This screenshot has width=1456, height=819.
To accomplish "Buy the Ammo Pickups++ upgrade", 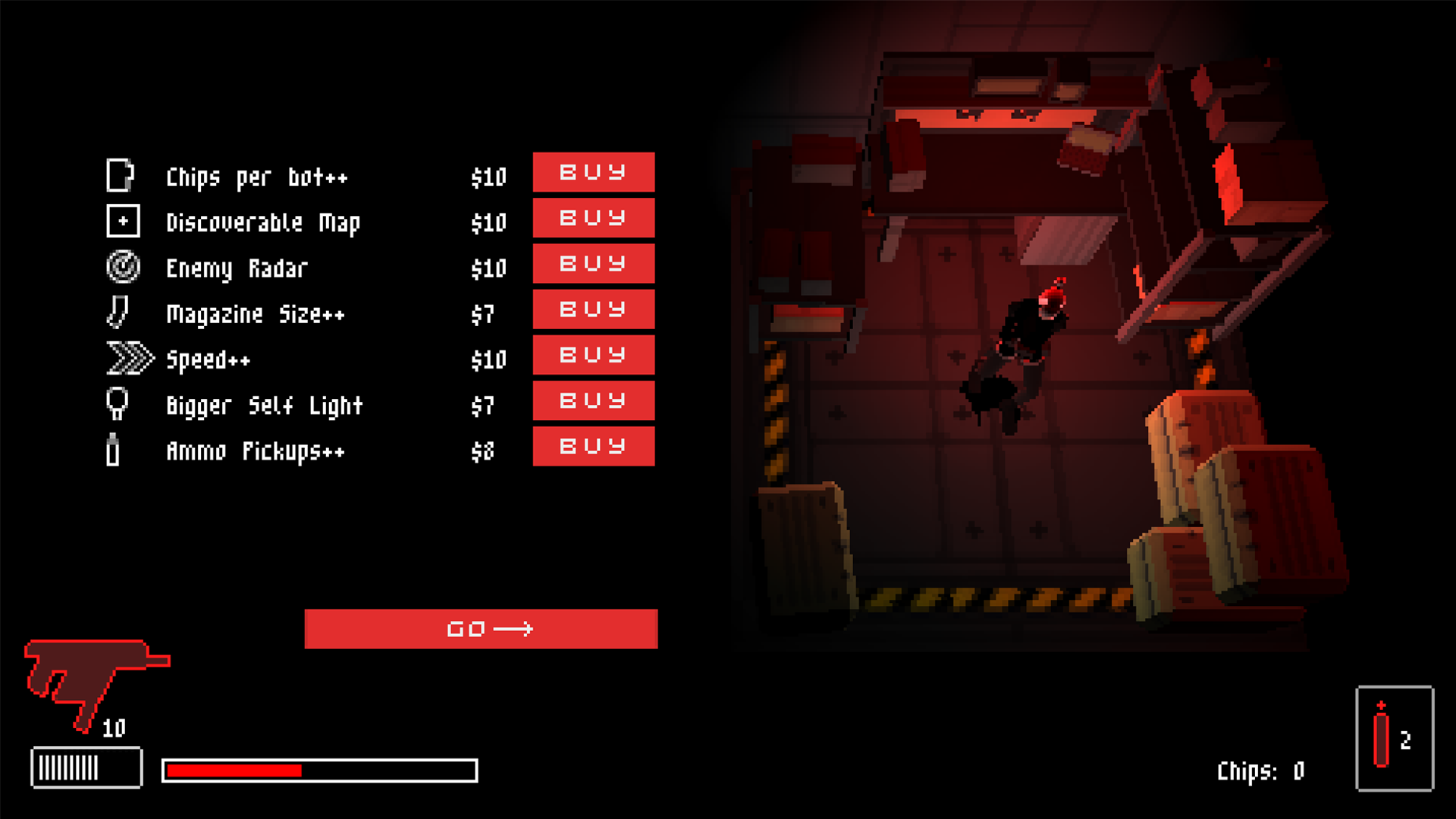I will [x=593, y=447].
